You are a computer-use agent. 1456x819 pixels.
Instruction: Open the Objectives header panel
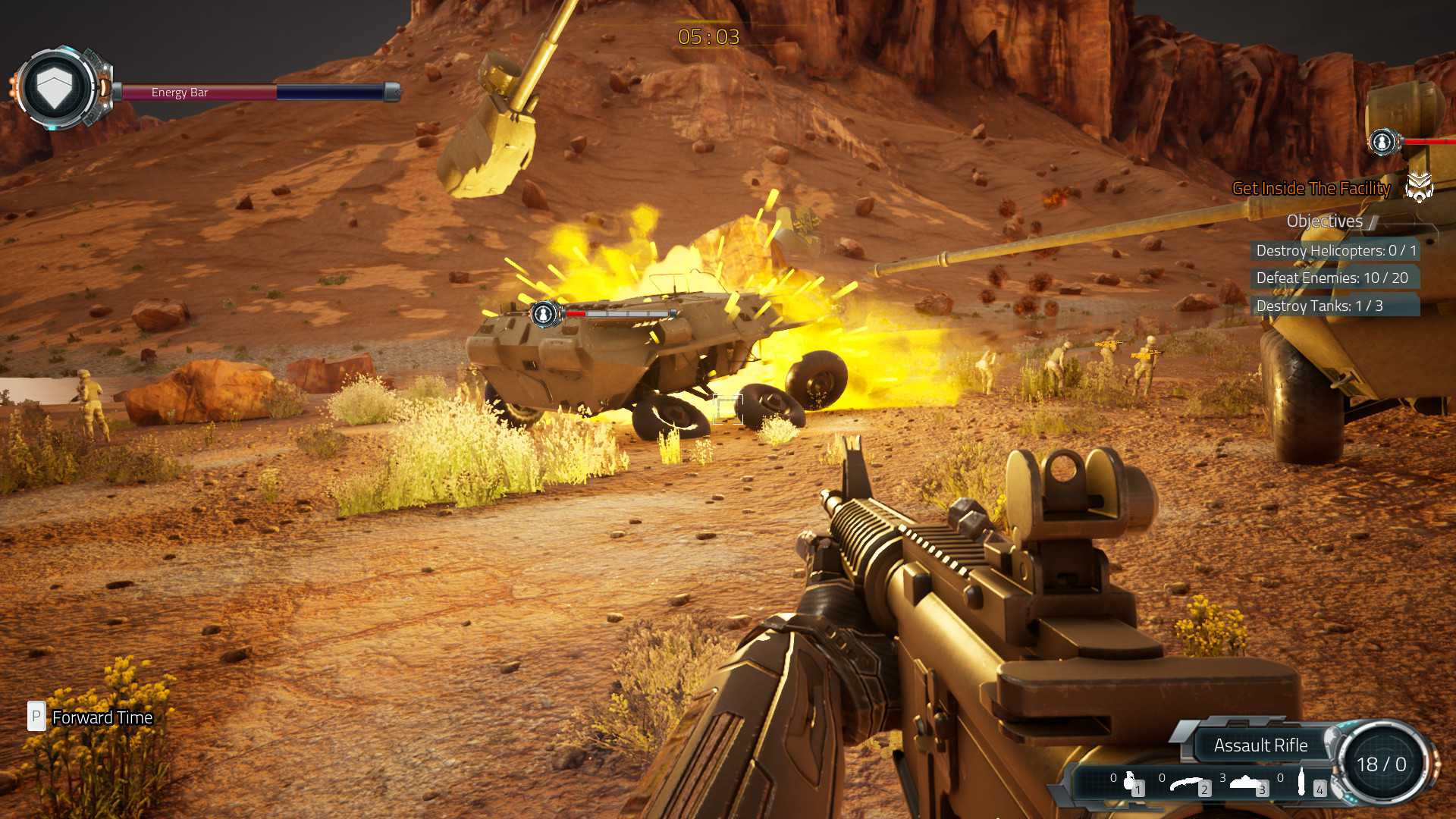pos(1325,221)
